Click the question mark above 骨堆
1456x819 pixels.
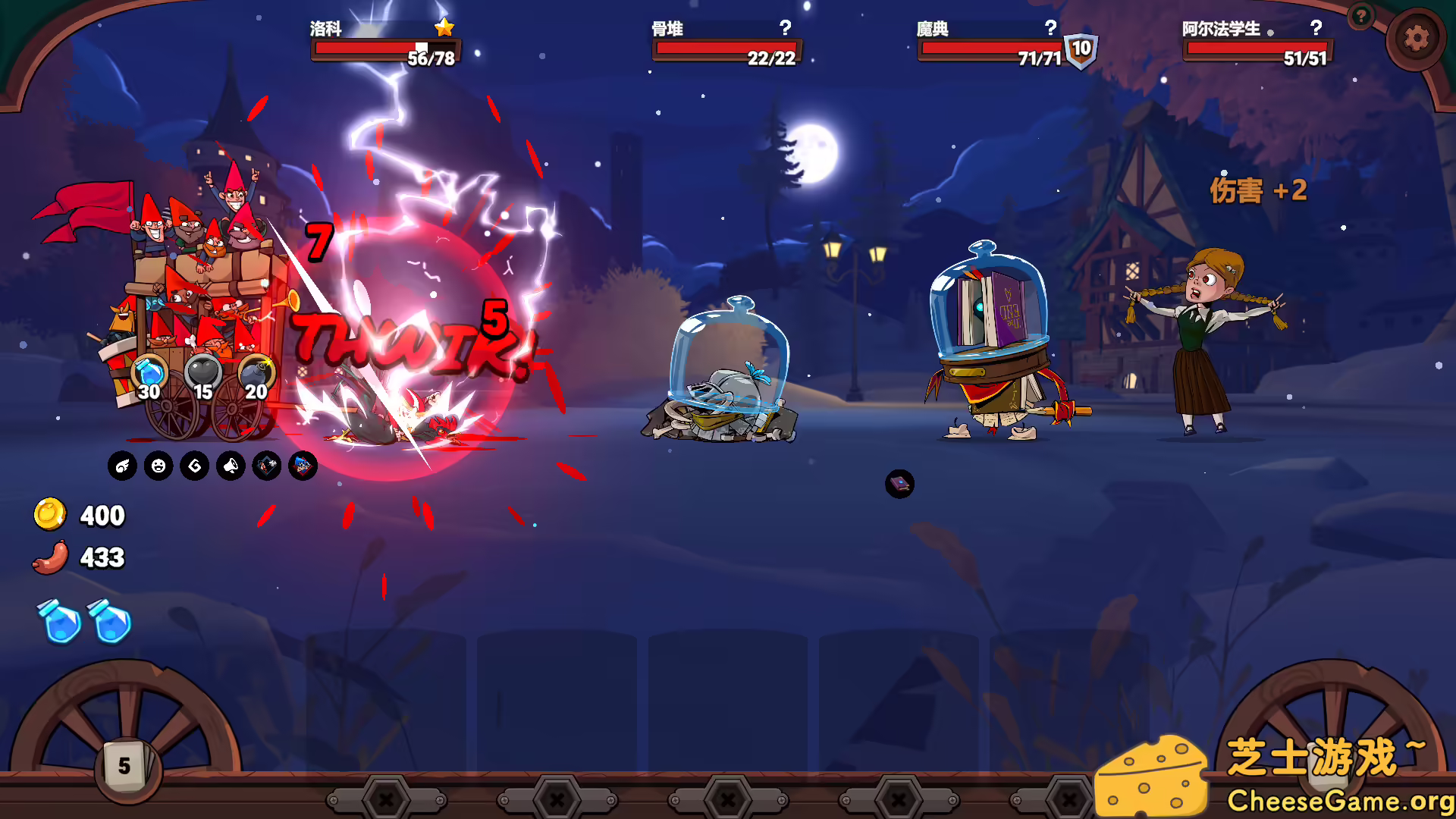pyautogui.click(x=785, y=30)
